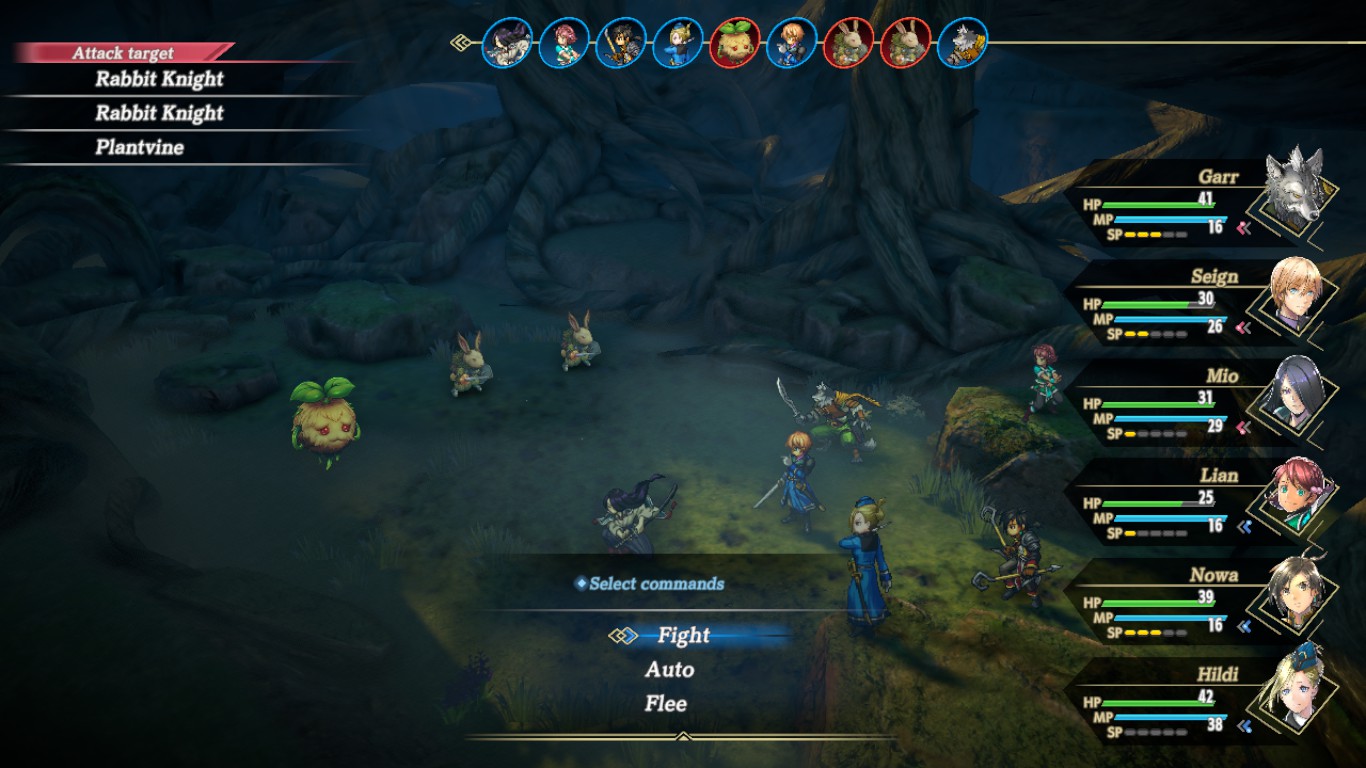Screen dimensions: 1366x768
Task: Pick the Flee option
Action: pos(666,704)
